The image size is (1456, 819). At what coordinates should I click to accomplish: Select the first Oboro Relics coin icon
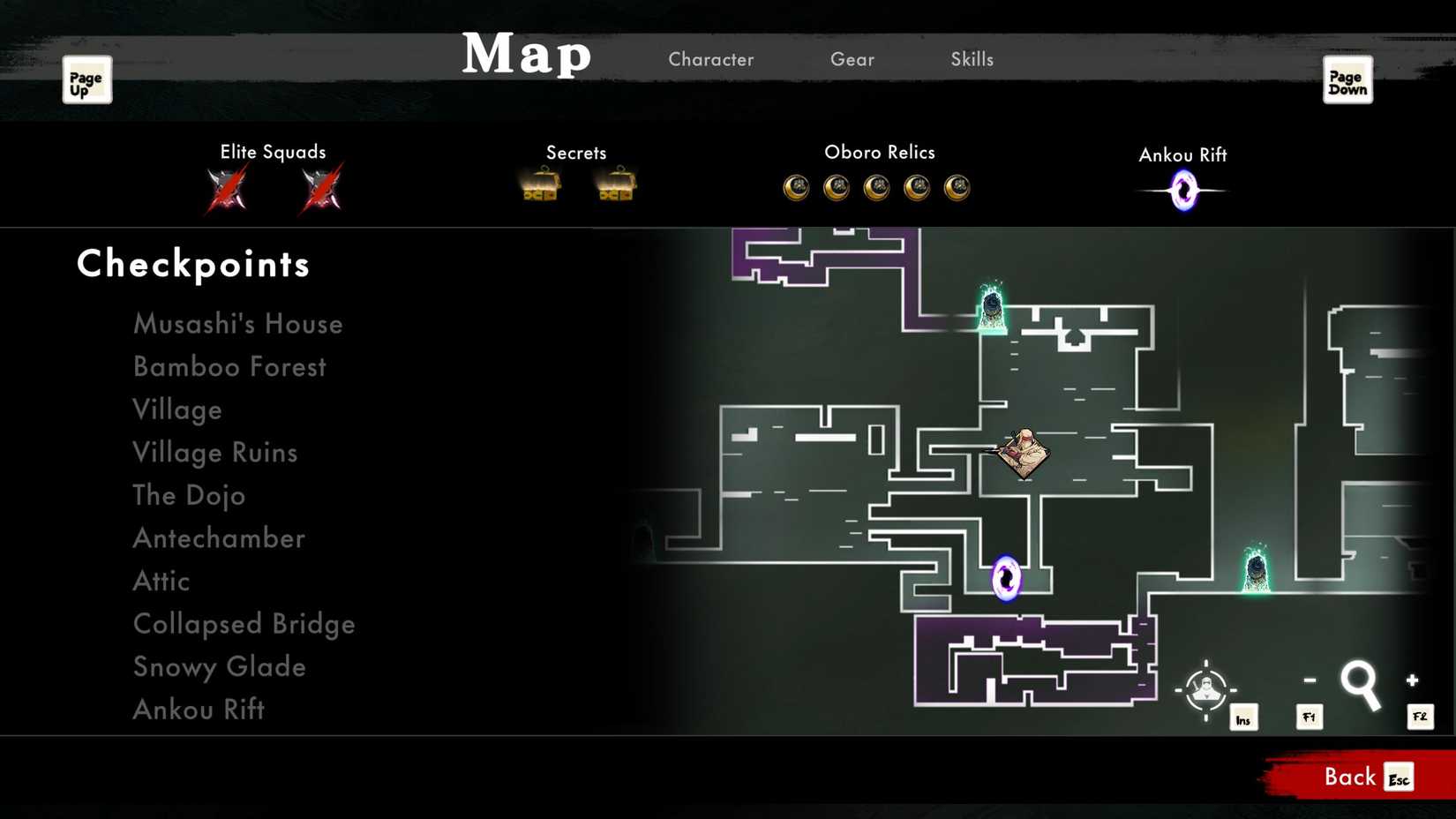point(795,187)
